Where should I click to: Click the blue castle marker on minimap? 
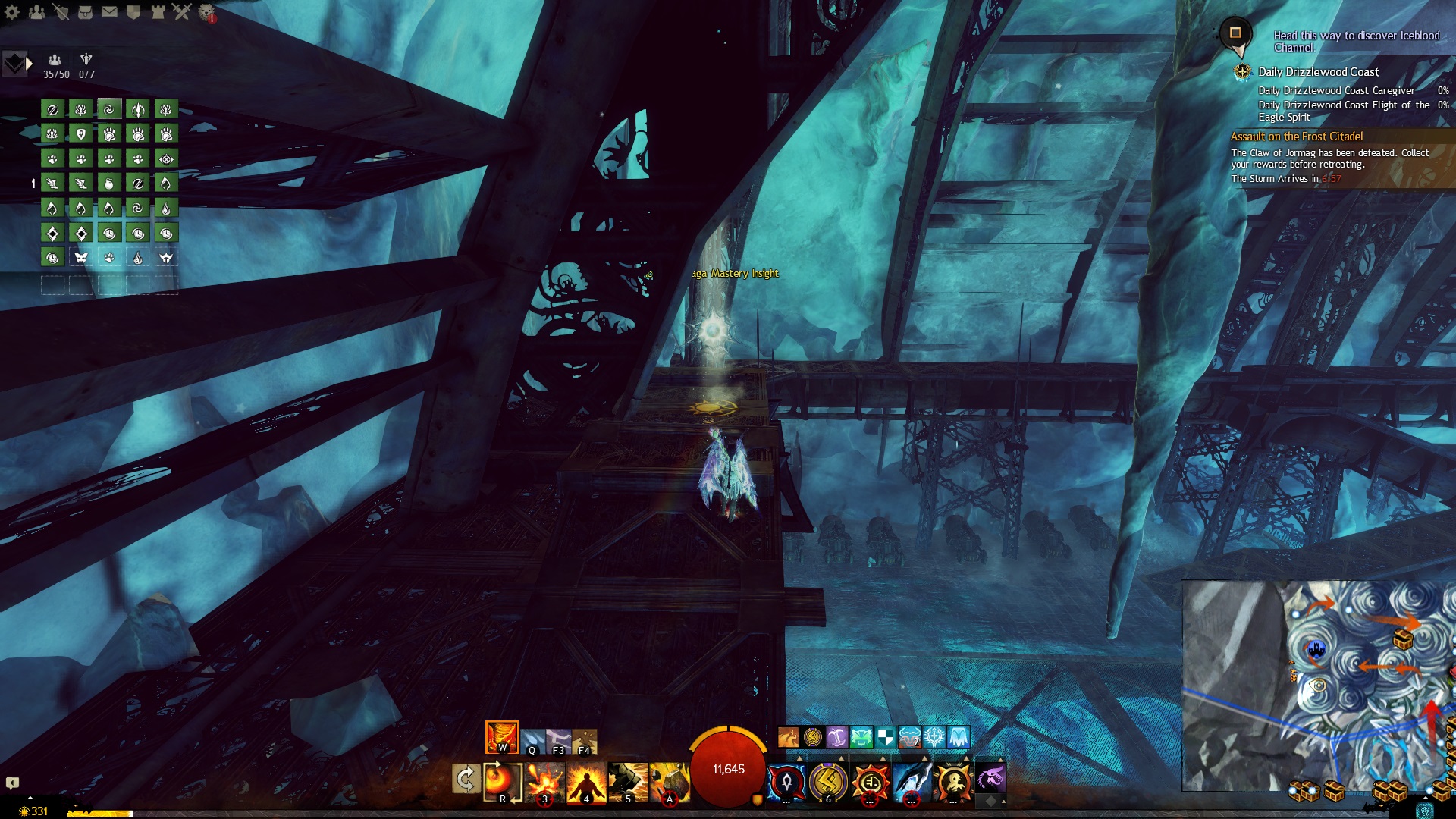point(1316,649)
